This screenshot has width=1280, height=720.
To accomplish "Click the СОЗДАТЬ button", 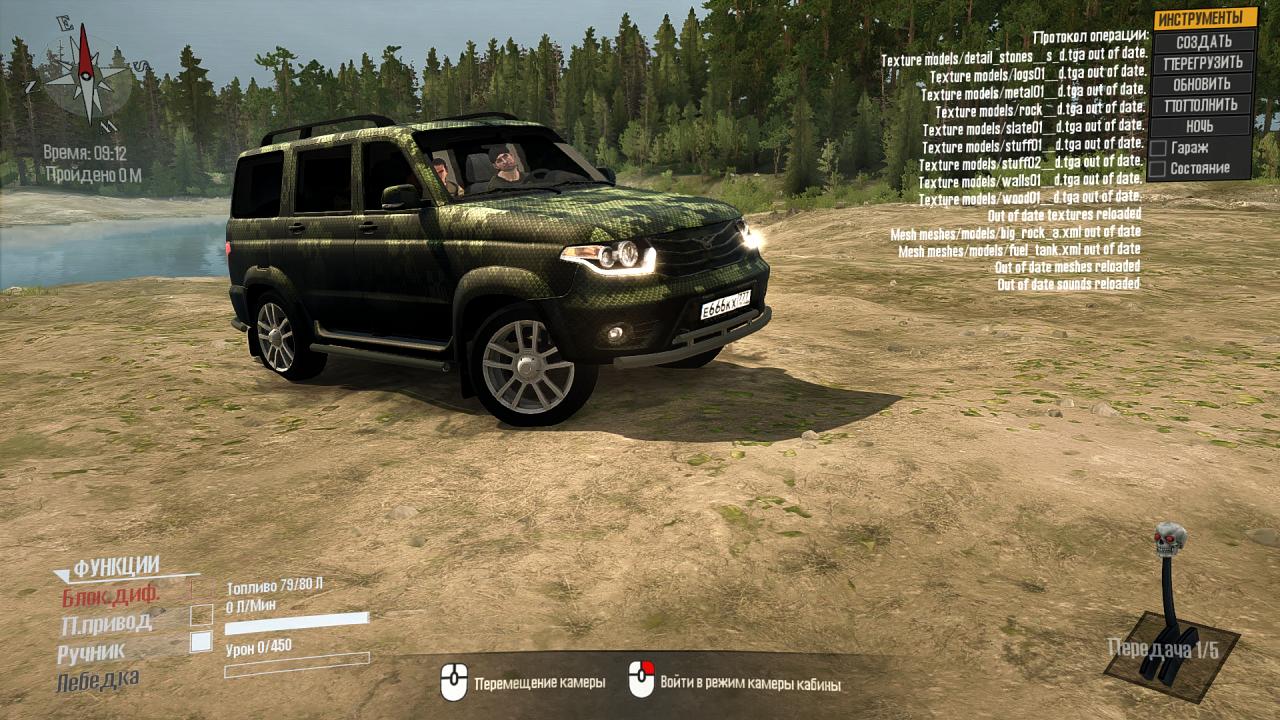I will 1203,42.
